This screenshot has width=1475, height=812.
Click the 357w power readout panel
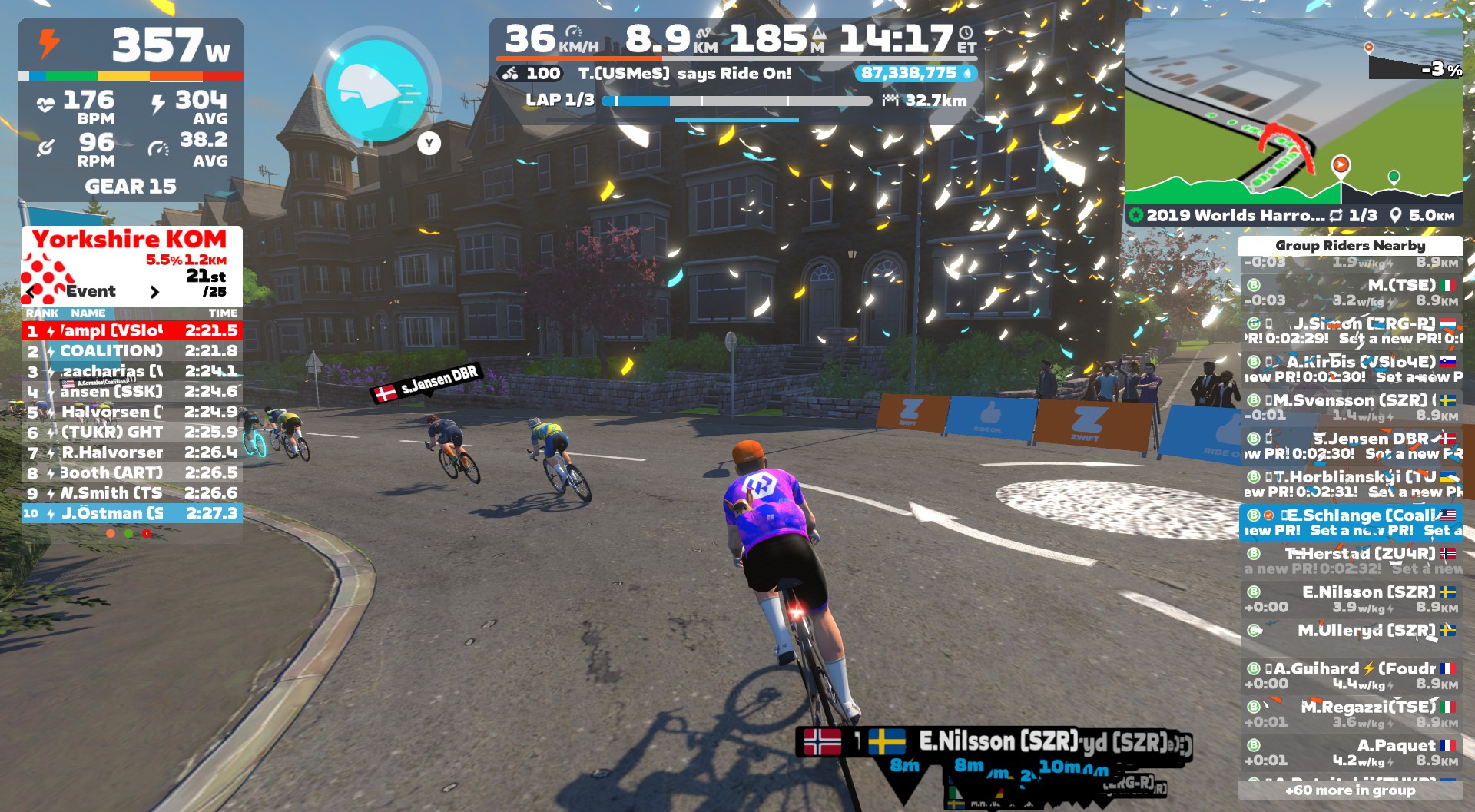coord(131,46)
